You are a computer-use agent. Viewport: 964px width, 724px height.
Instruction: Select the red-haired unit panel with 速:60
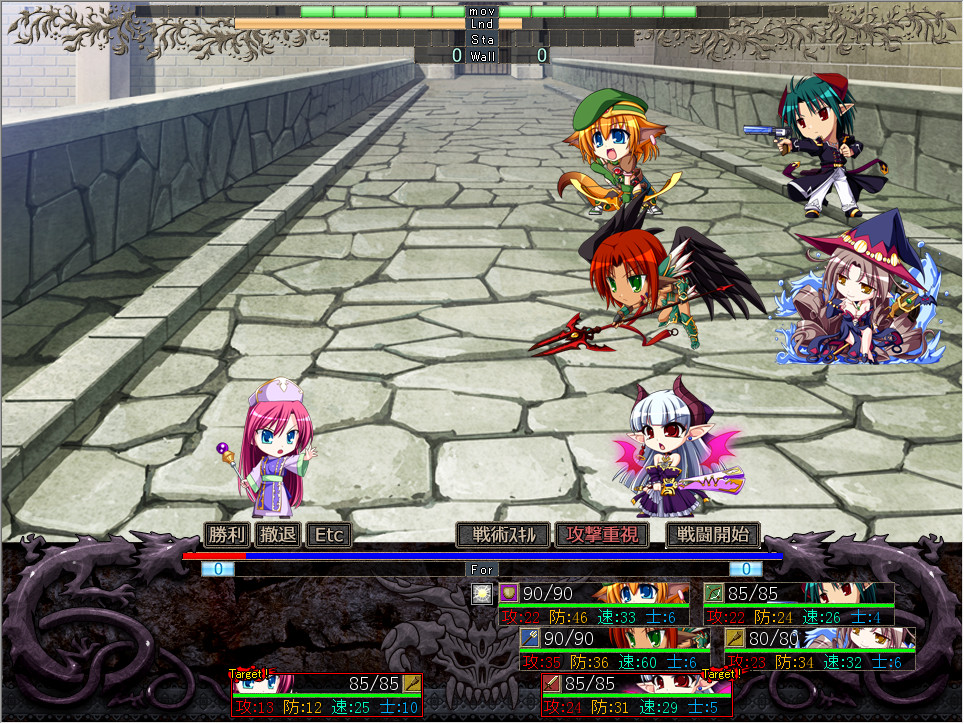[x=614, y=649]
